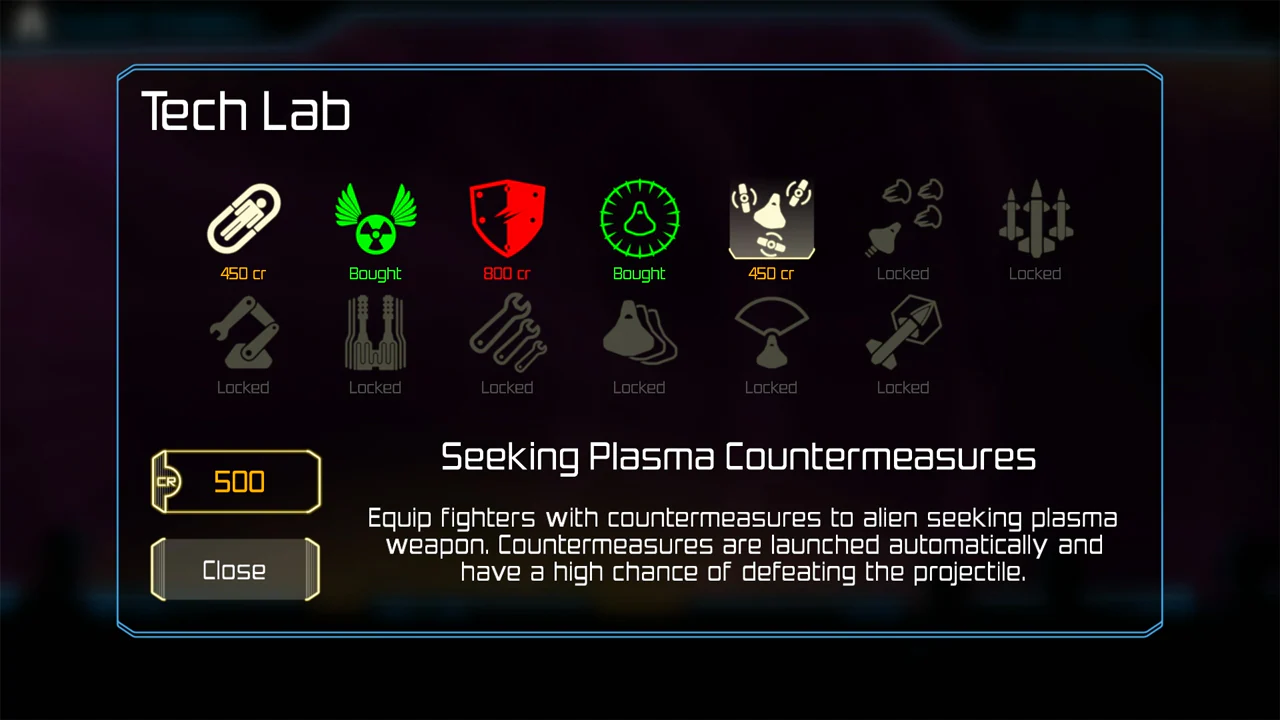Viewport: 1280px width, 720px height.
Task: Select the escape pod upgrade priced 450 cr
Action: [x=243, y=218]
